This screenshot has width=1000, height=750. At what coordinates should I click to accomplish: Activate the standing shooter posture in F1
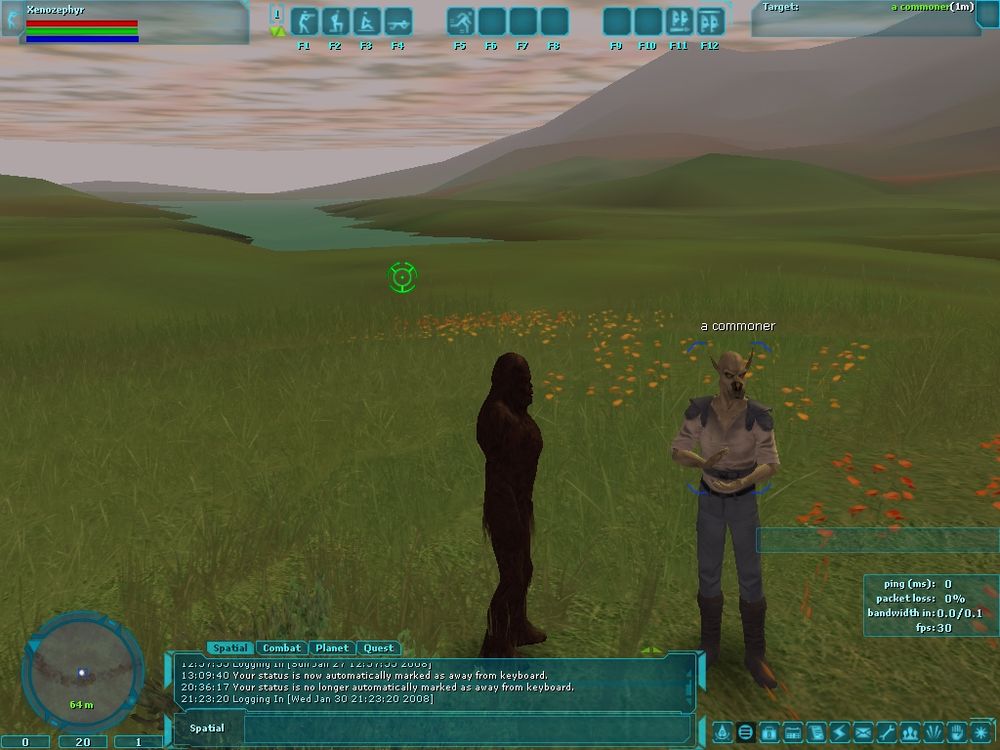[x=305, y=22]
